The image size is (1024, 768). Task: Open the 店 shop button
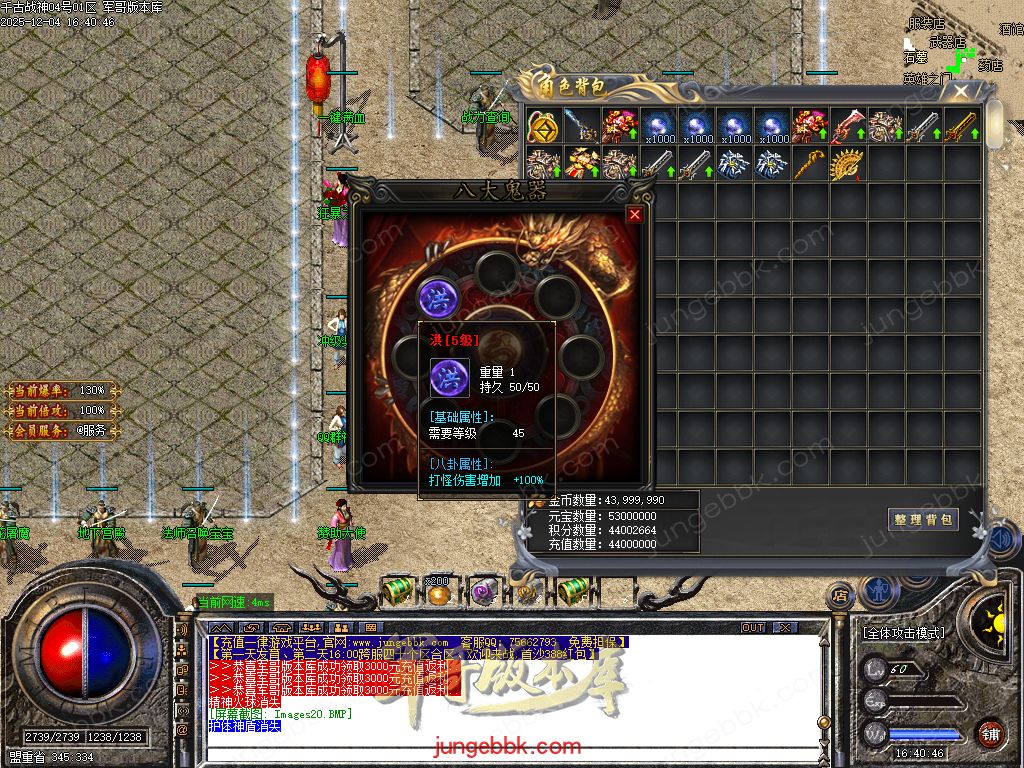coord(840,593)
